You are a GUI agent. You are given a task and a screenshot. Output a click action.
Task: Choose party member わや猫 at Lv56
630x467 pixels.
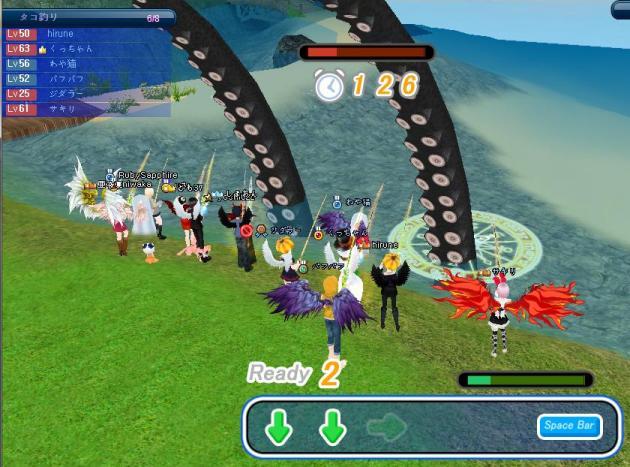click(86, 63)
